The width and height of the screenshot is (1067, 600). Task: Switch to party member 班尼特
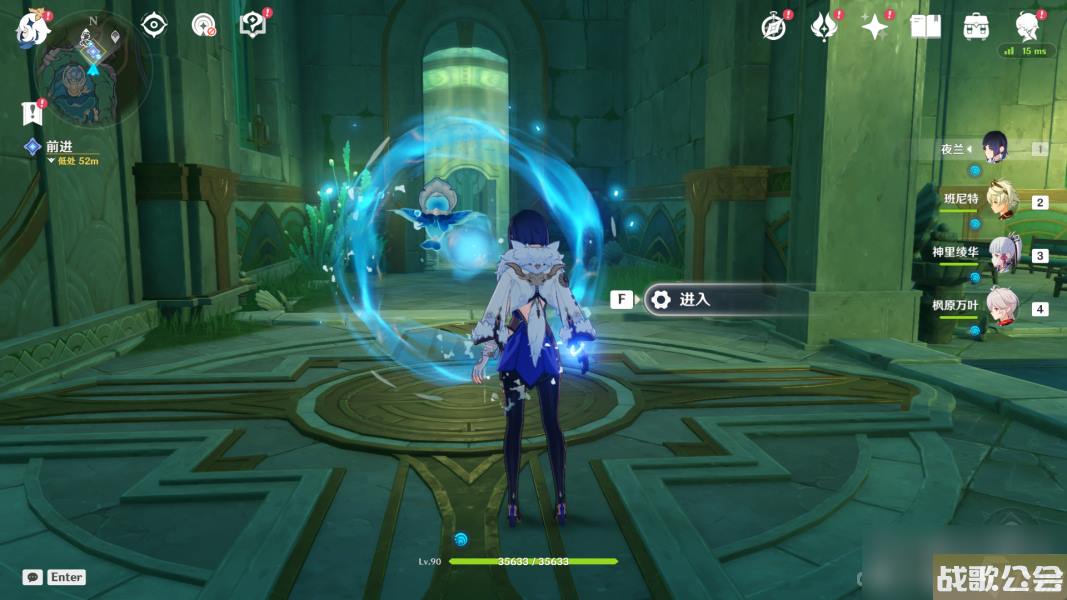pyautogui.click(x=1001, y=200)
